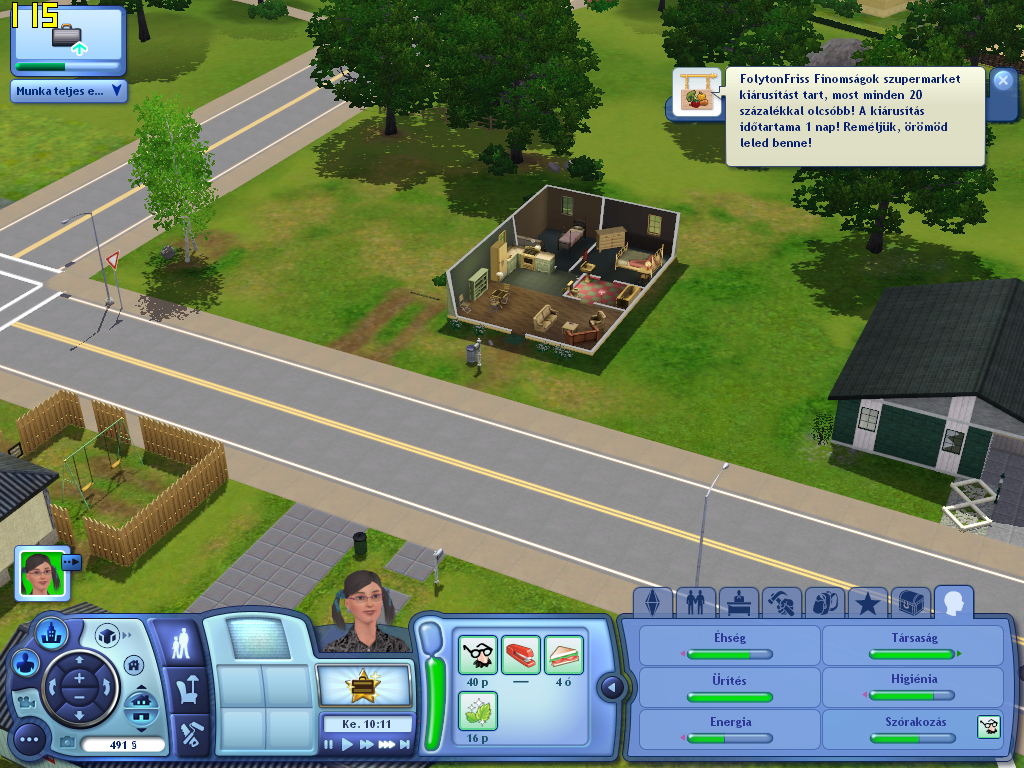Close the supermarket sale notification
This screenshot has height=768, width=1024.
[x=1003, y=81]
